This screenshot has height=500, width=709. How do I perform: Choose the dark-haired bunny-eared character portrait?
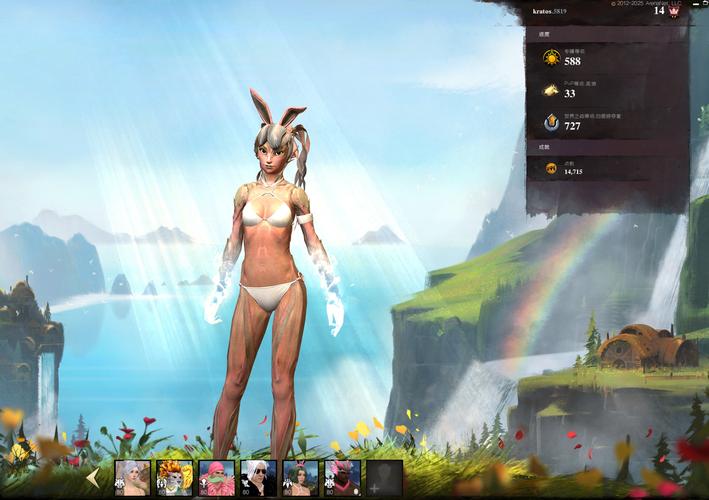300,478
